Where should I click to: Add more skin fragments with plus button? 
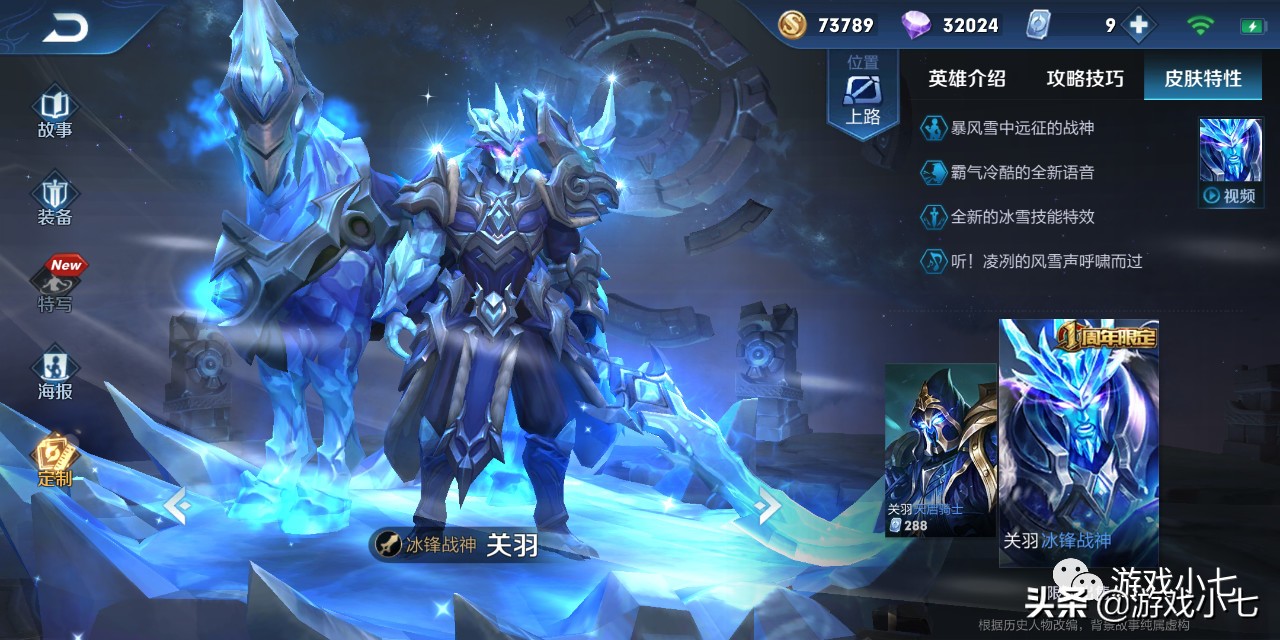coord(1138,26)
